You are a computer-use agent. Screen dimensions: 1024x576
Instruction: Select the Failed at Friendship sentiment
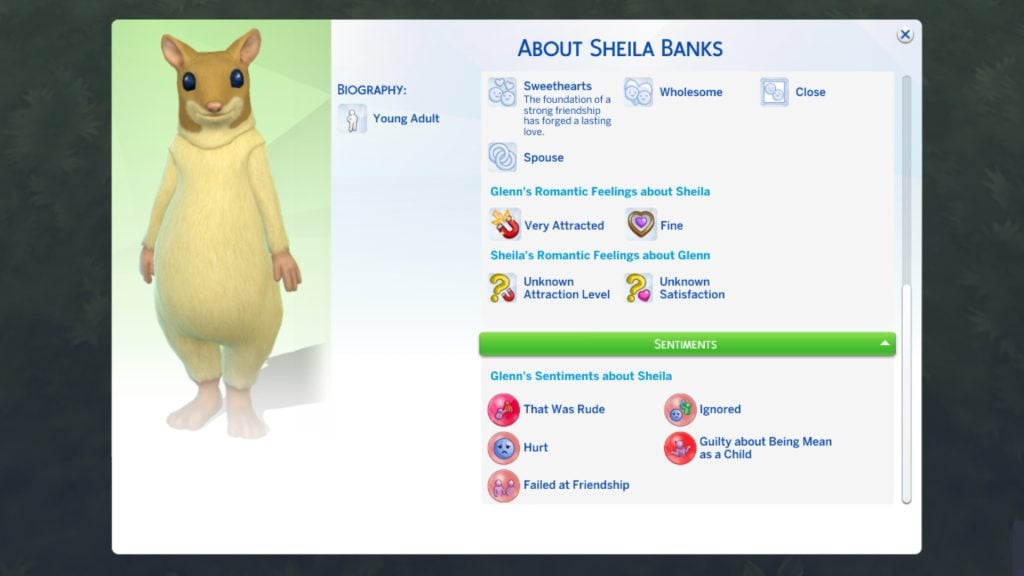[x=504, y=485]
